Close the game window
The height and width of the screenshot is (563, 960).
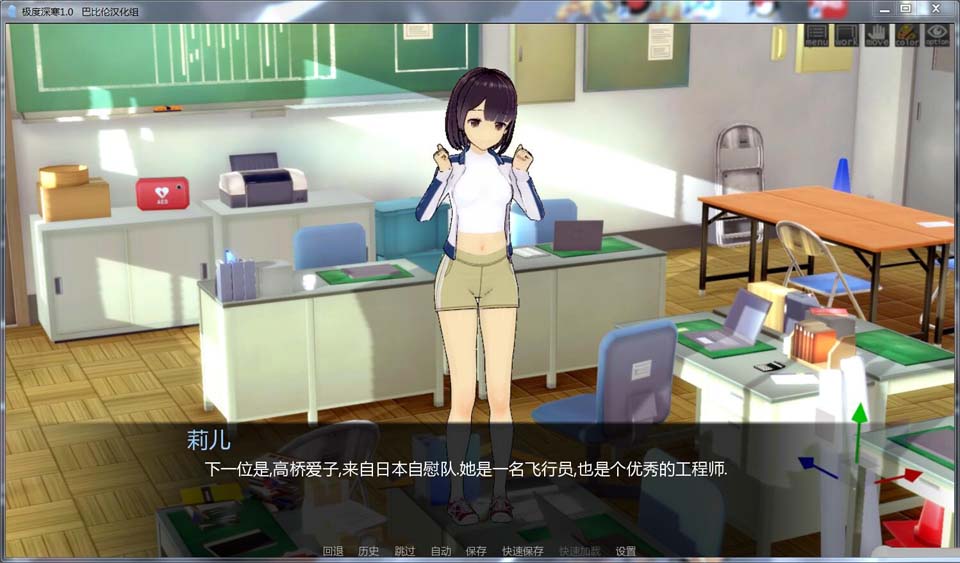937,8
